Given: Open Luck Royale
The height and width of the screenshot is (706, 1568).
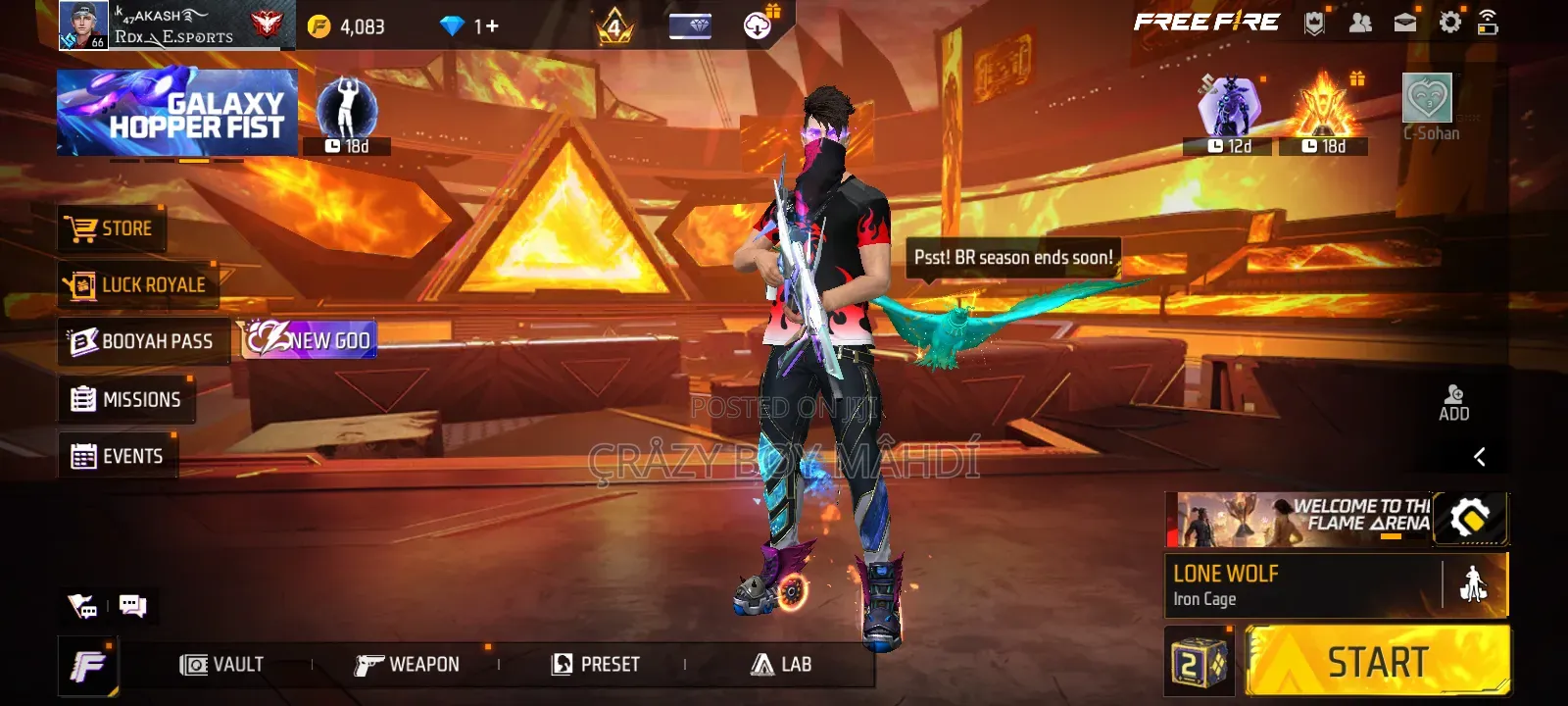Looking at the screenshot, I should (137, 285).
